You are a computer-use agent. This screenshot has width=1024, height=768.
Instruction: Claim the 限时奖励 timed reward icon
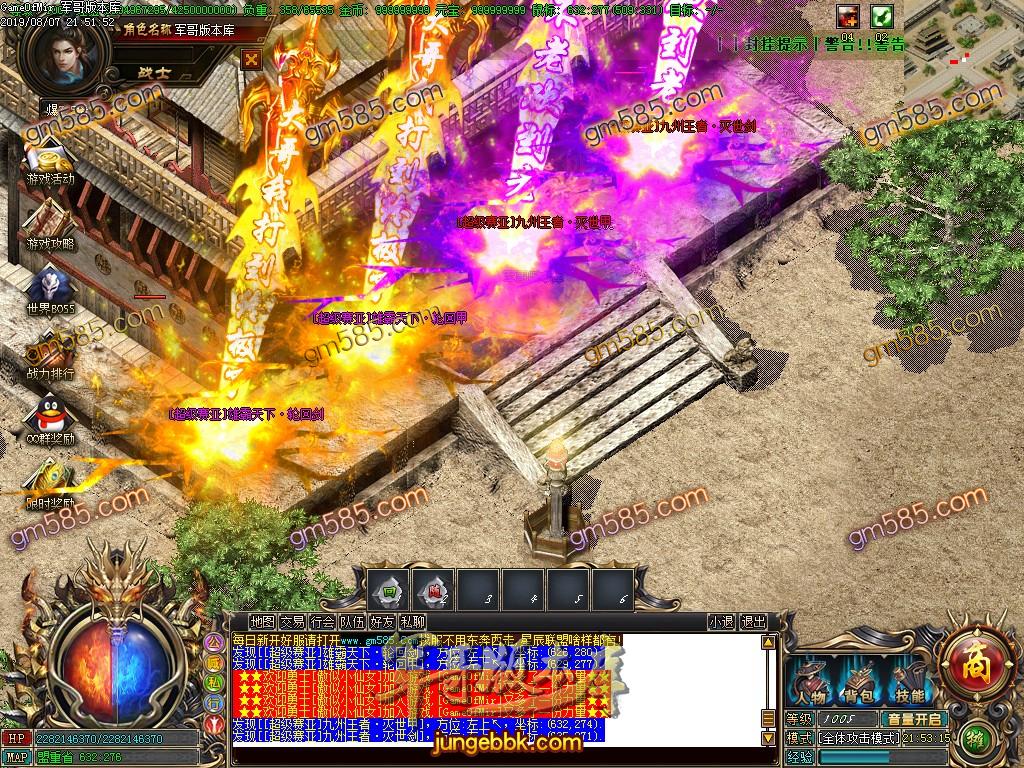50,483
